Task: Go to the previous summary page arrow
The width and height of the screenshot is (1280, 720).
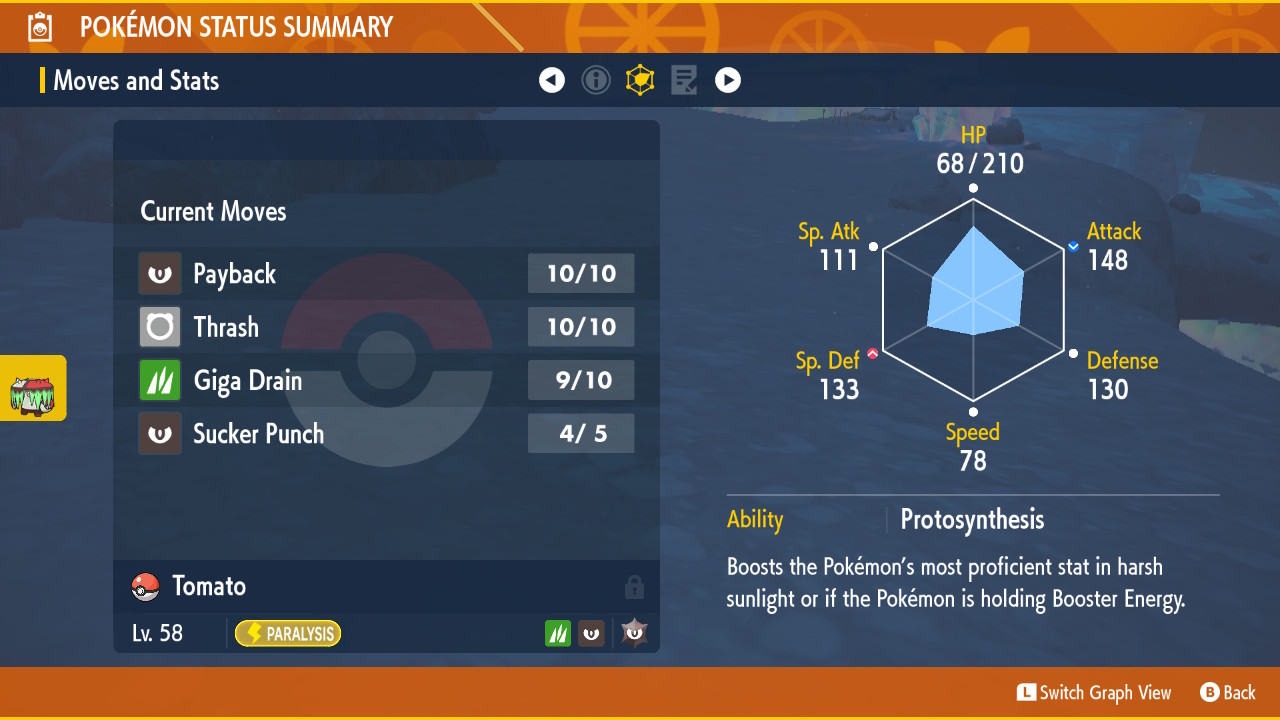Action: pos(552,80)
